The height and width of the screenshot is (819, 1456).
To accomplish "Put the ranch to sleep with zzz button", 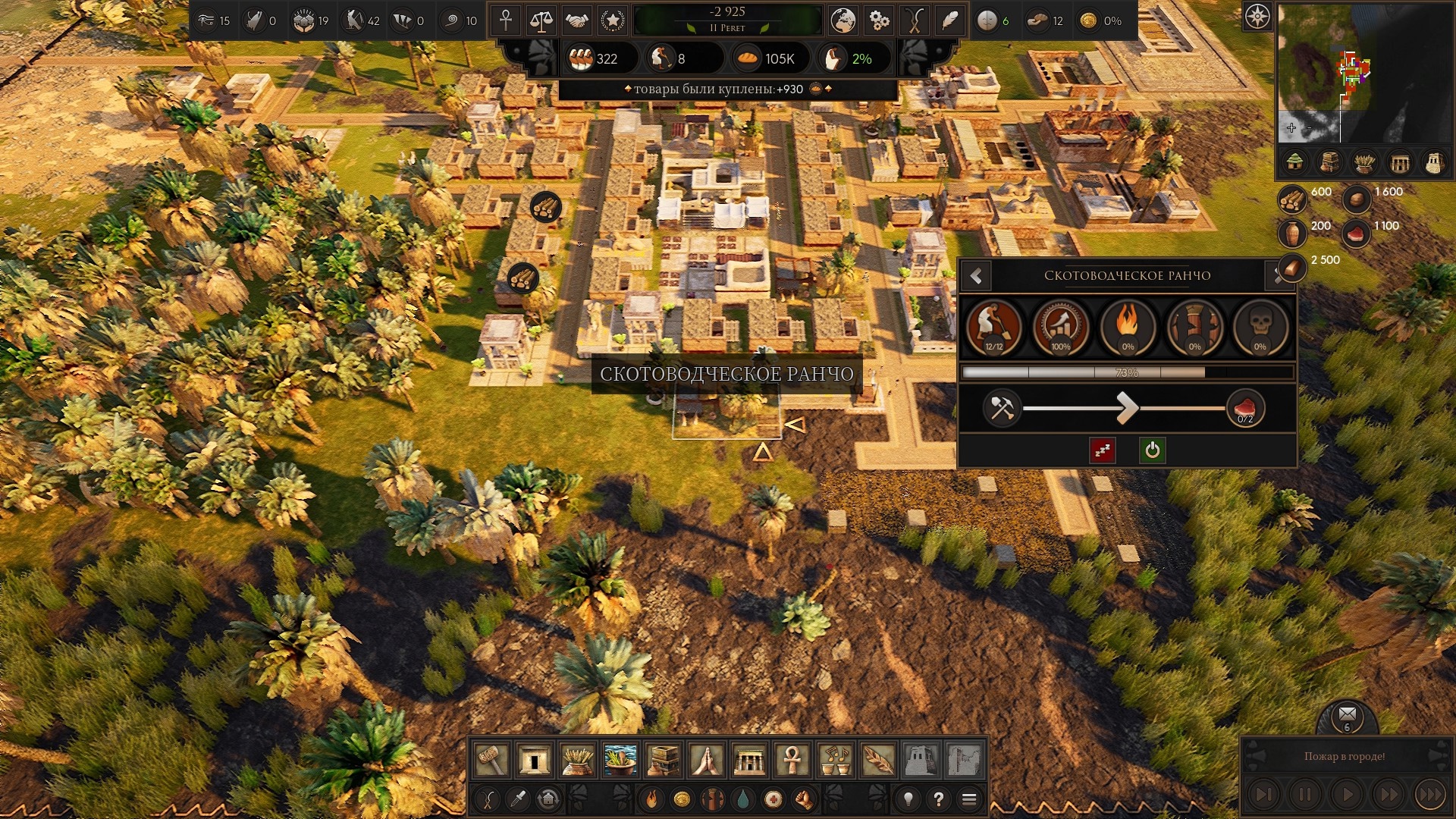I will pos(1102,450).
